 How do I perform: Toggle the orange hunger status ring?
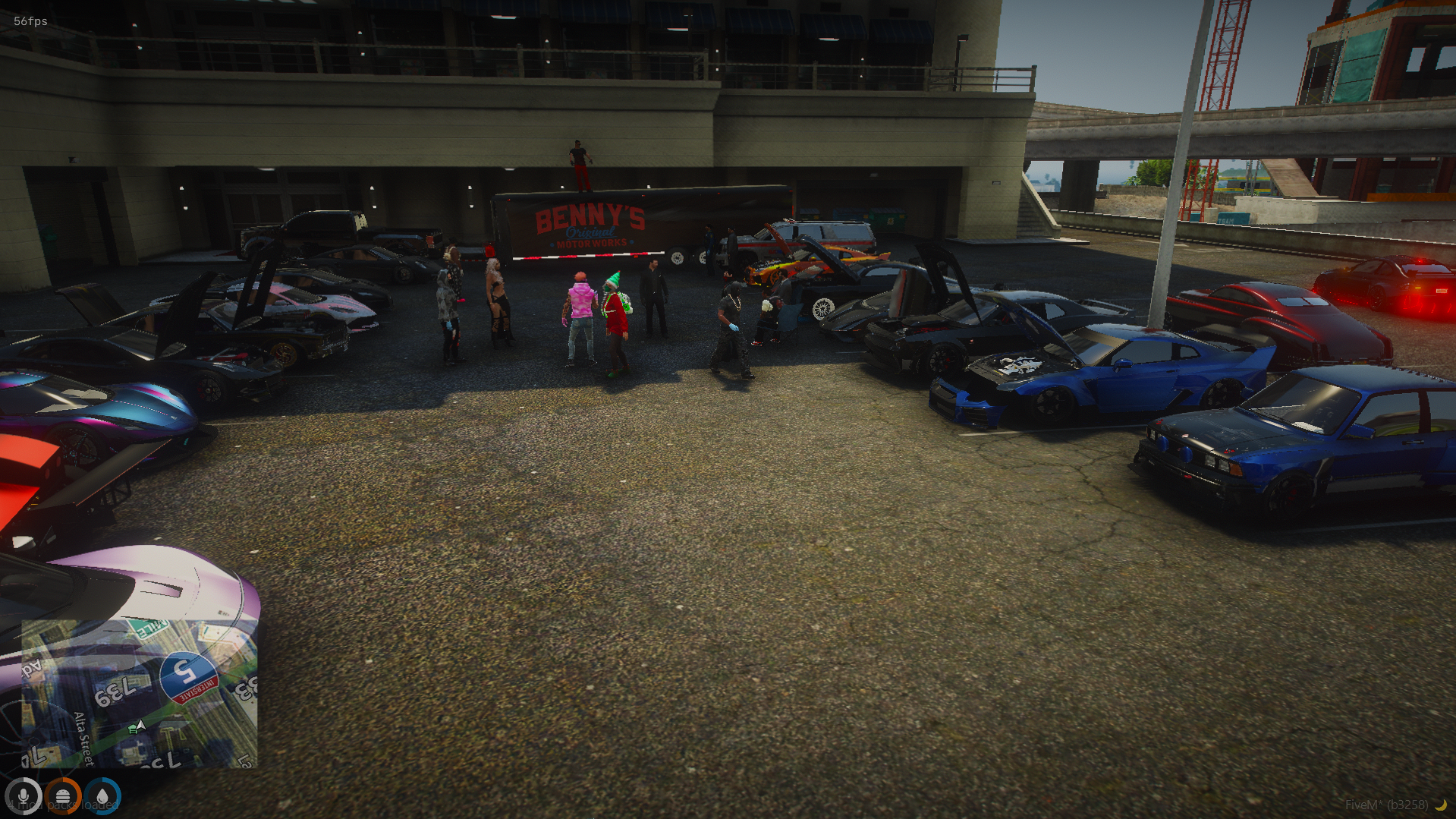coord(64,796)
